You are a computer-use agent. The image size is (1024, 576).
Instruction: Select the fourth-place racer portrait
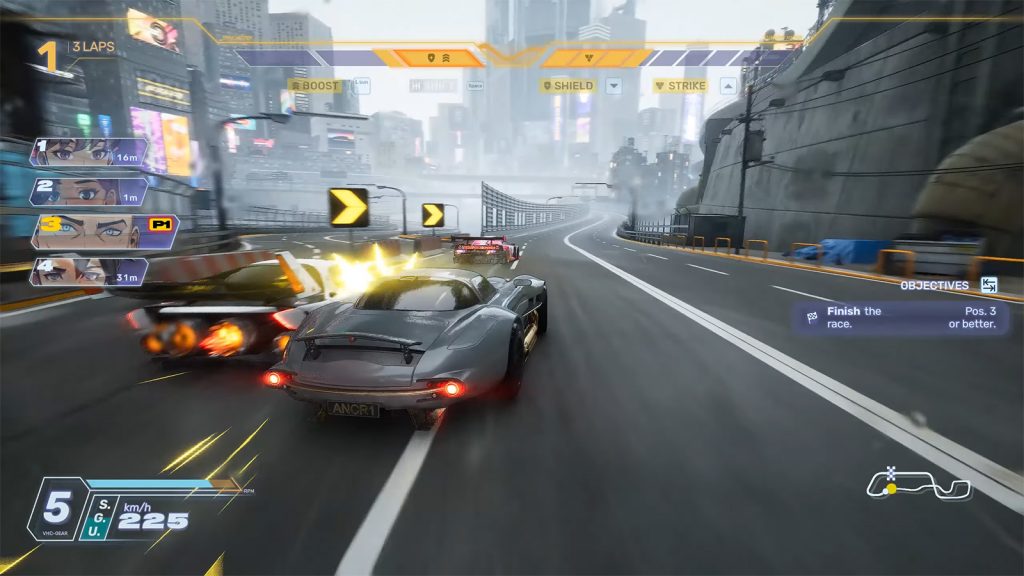88,271
